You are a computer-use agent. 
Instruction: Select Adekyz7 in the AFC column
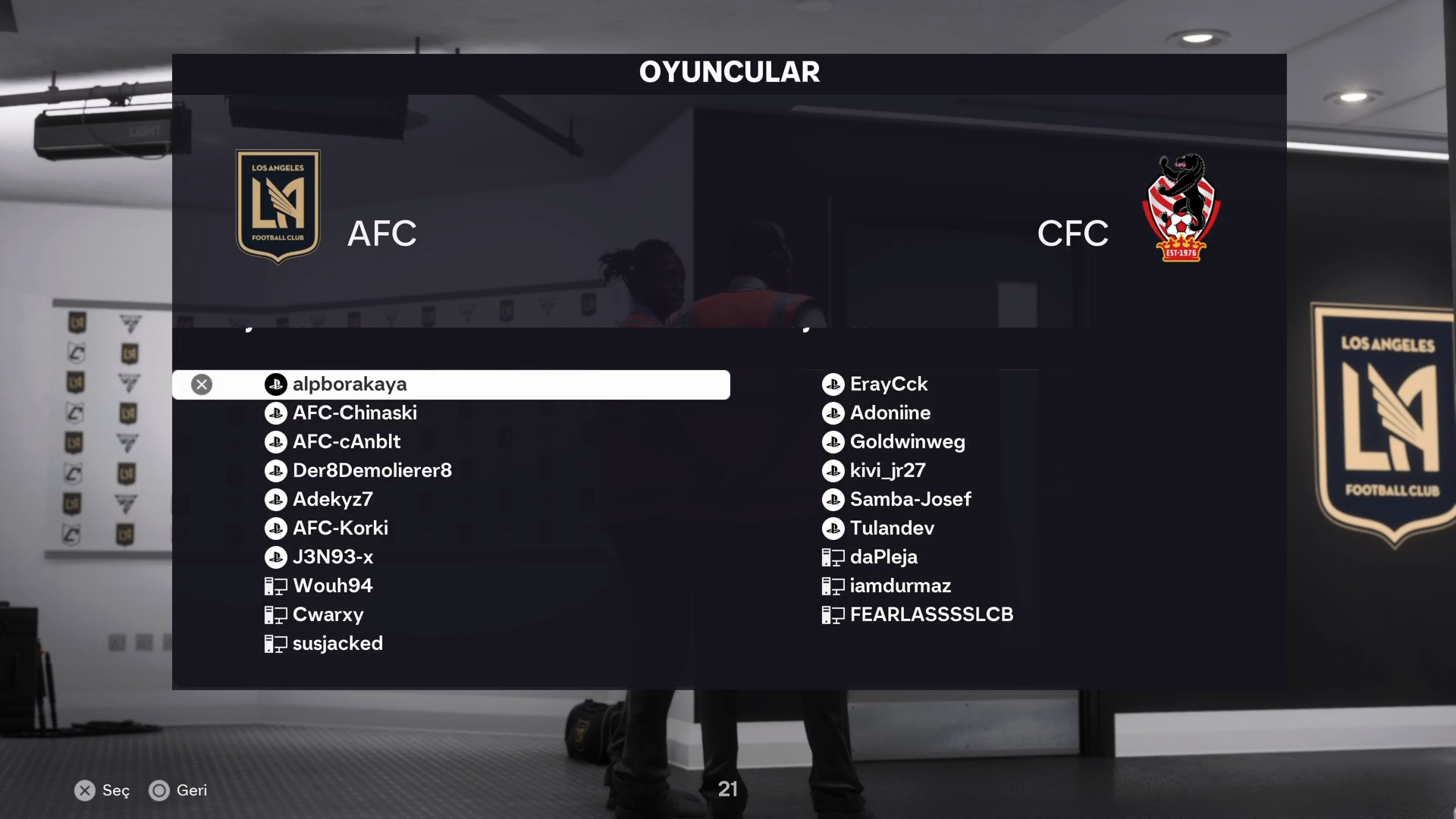click(x=332, y=500)
